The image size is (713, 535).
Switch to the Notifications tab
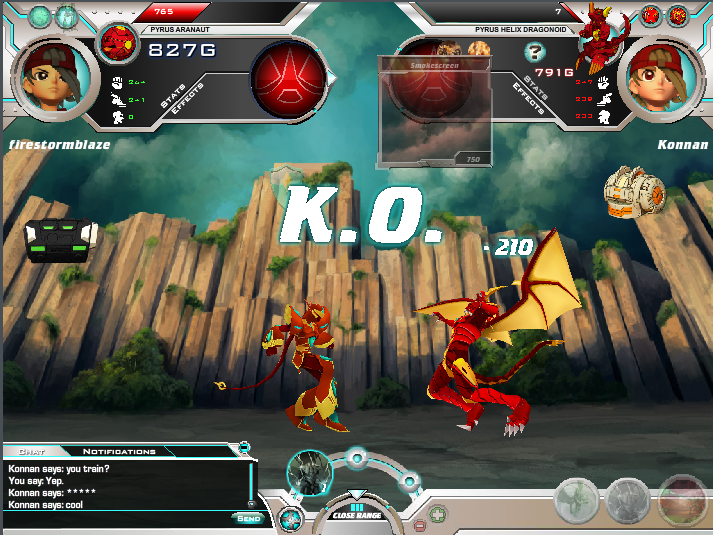pos(119,452)
